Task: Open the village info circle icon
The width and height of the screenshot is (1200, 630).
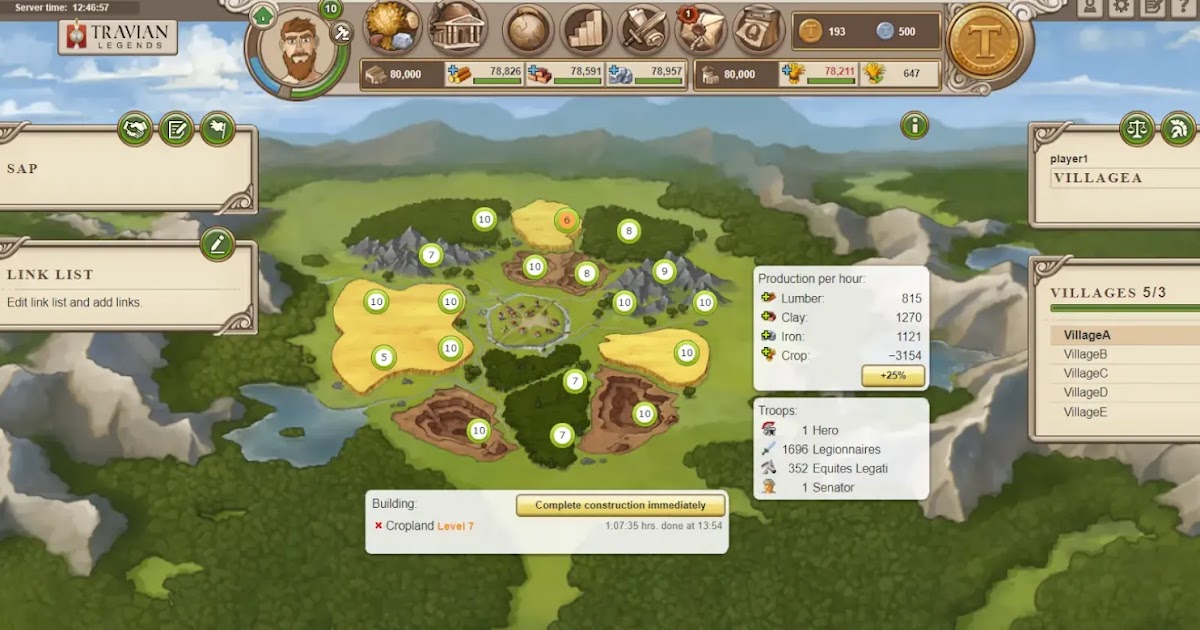Action: coord(914,125)
